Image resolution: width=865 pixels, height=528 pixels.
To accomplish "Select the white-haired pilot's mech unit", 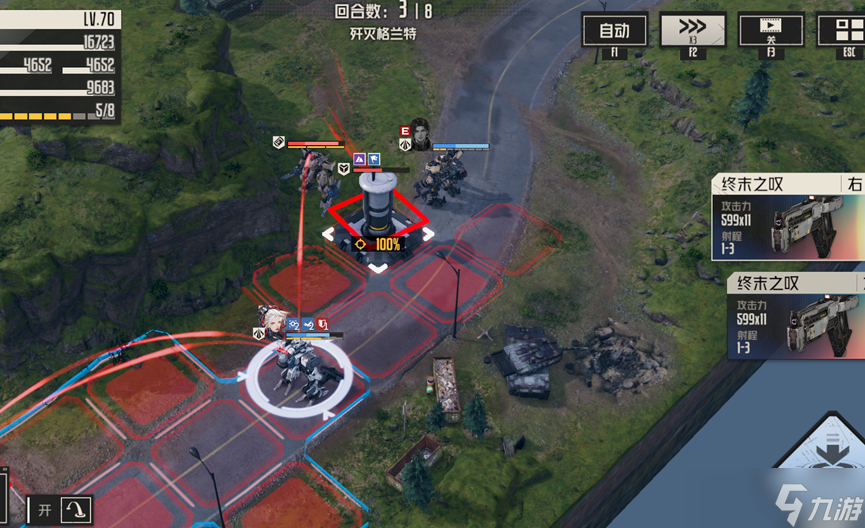I will pos(299,375).
